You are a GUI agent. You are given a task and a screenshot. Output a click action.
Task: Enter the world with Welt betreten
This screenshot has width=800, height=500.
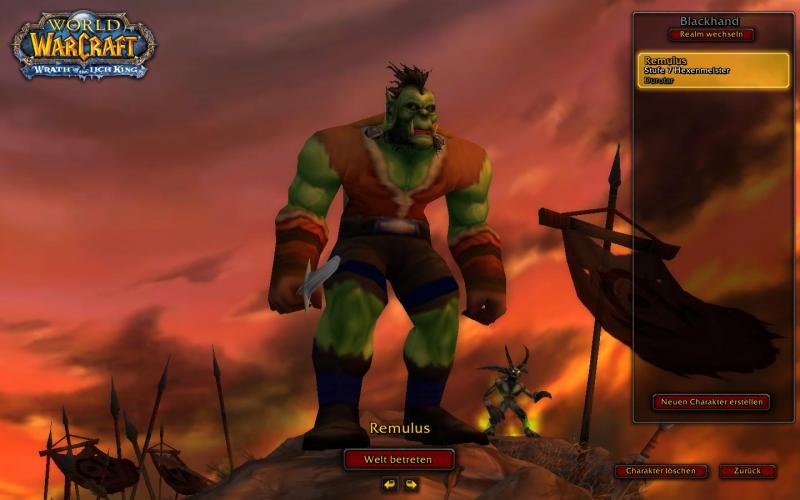pos(399,459)
